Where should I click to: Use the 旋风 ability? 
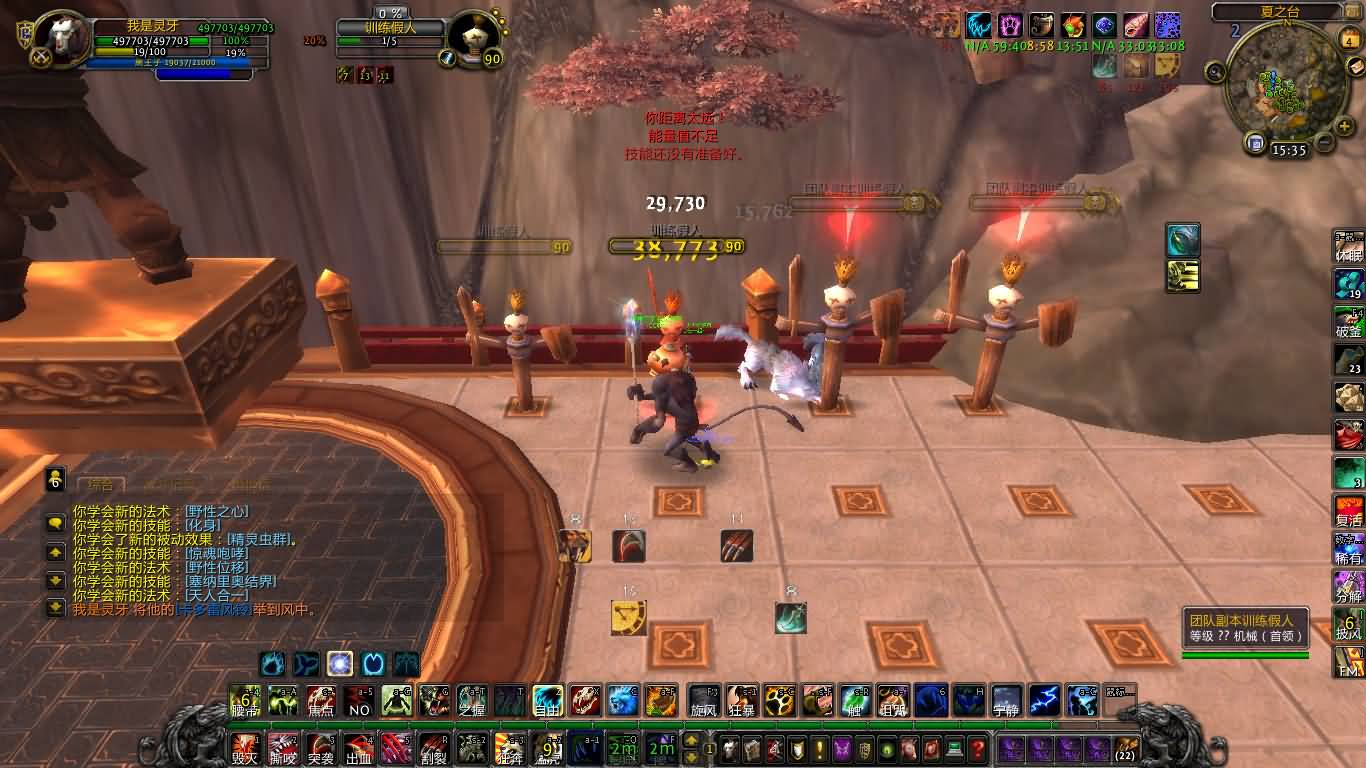click(704, 700)
